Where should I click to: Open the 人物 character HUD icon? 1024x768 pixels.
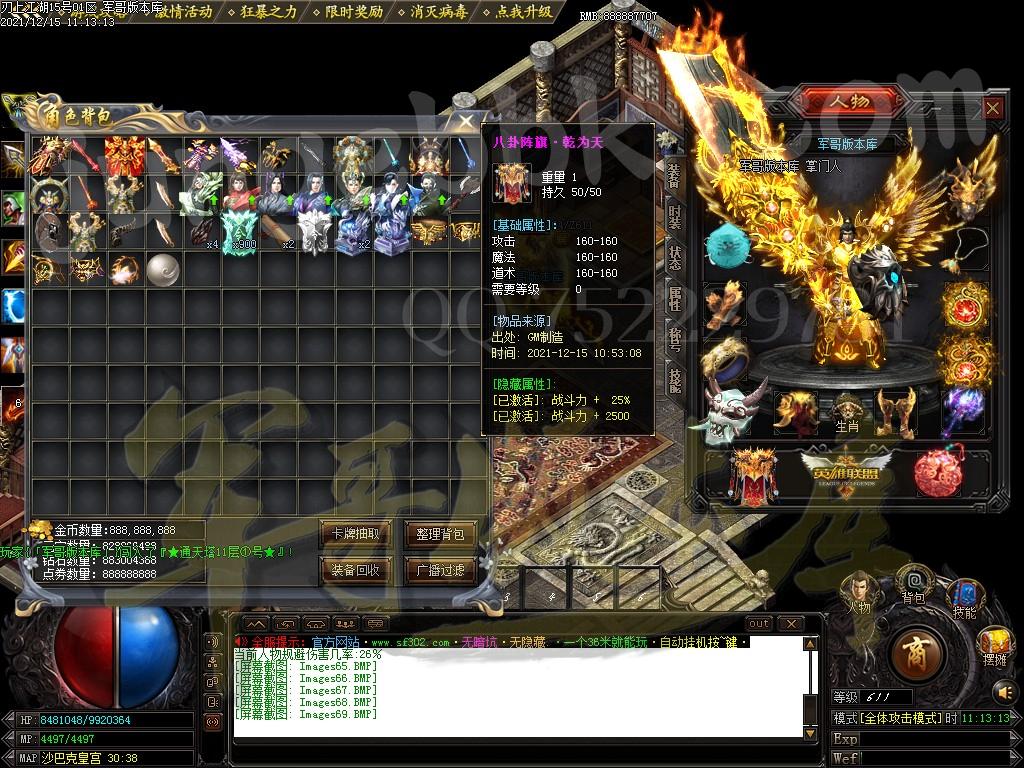858,592
